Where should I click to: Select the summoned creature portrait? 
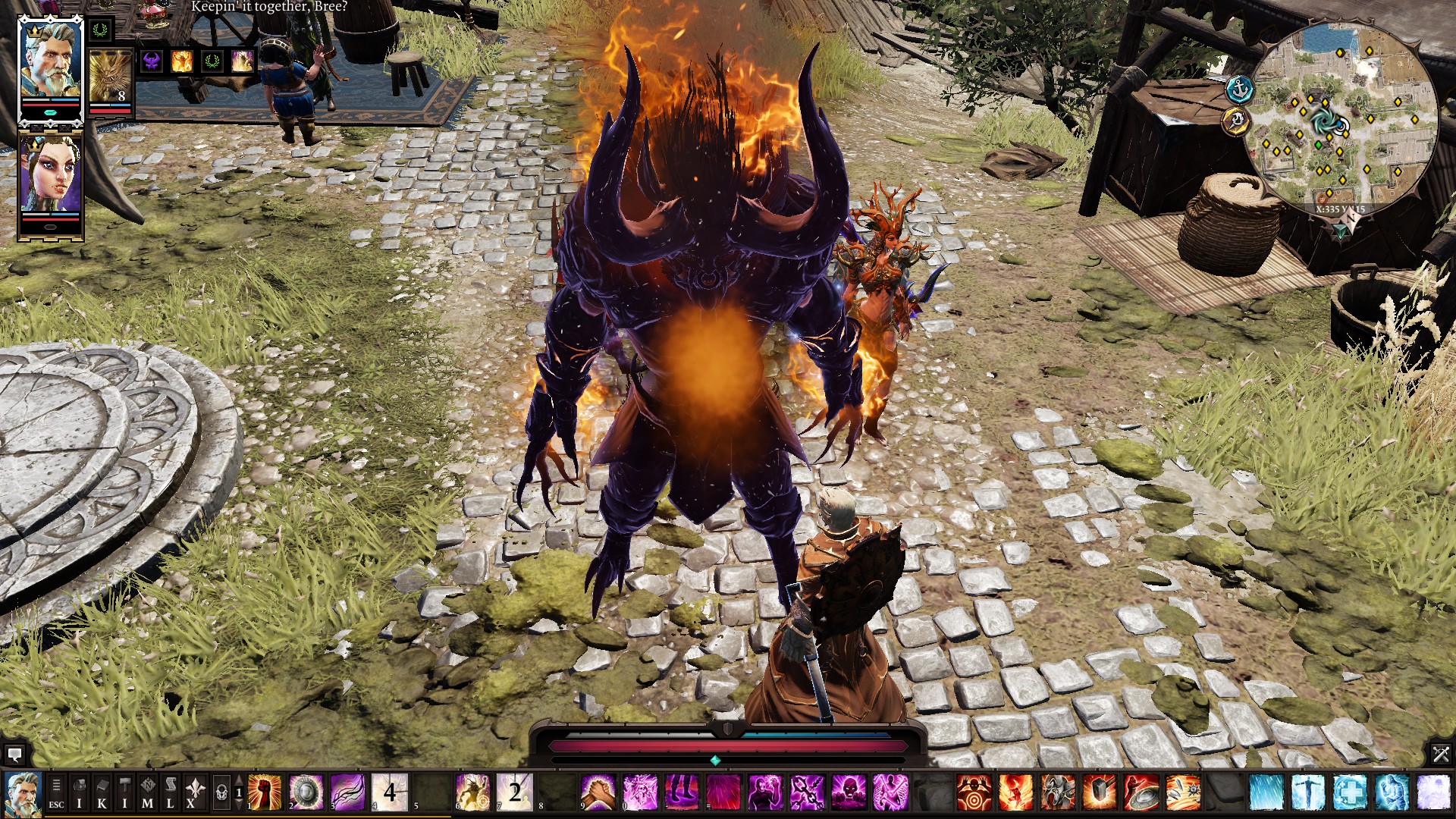(x=111, y=77)
